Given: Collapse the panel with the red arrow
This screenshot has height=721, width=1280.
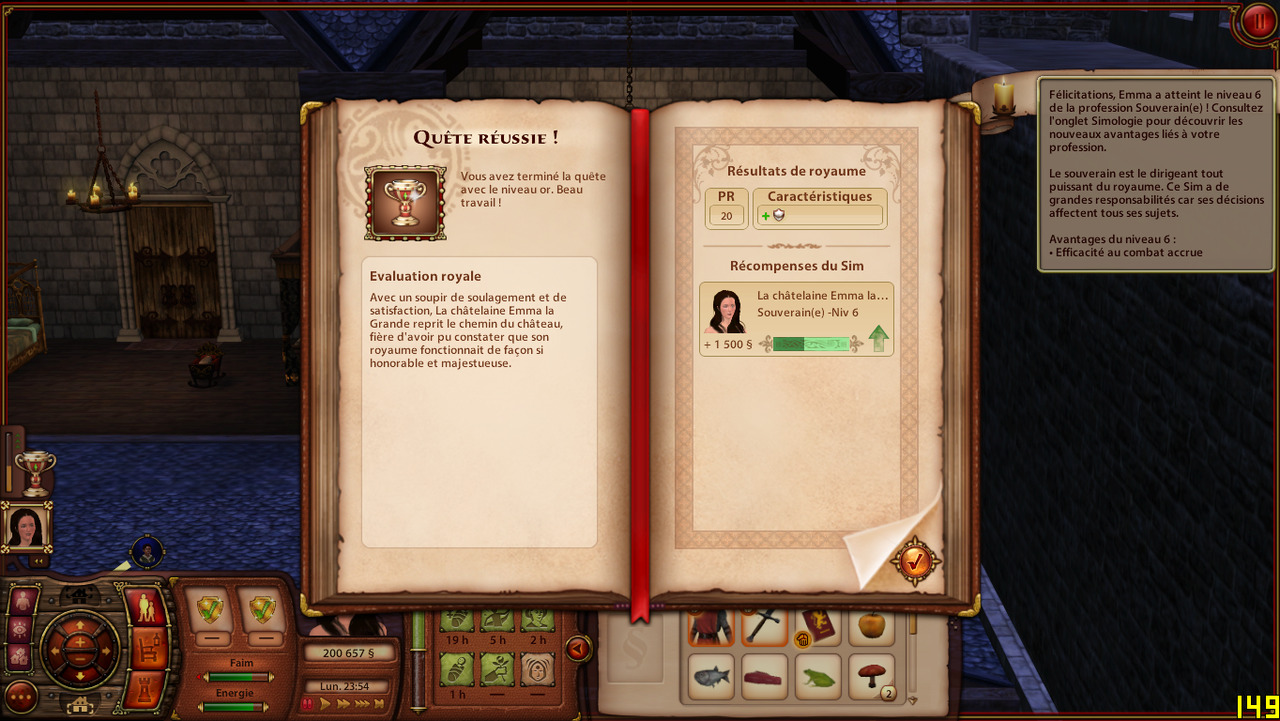Looking at the screenshot, I should coord(578,649).
